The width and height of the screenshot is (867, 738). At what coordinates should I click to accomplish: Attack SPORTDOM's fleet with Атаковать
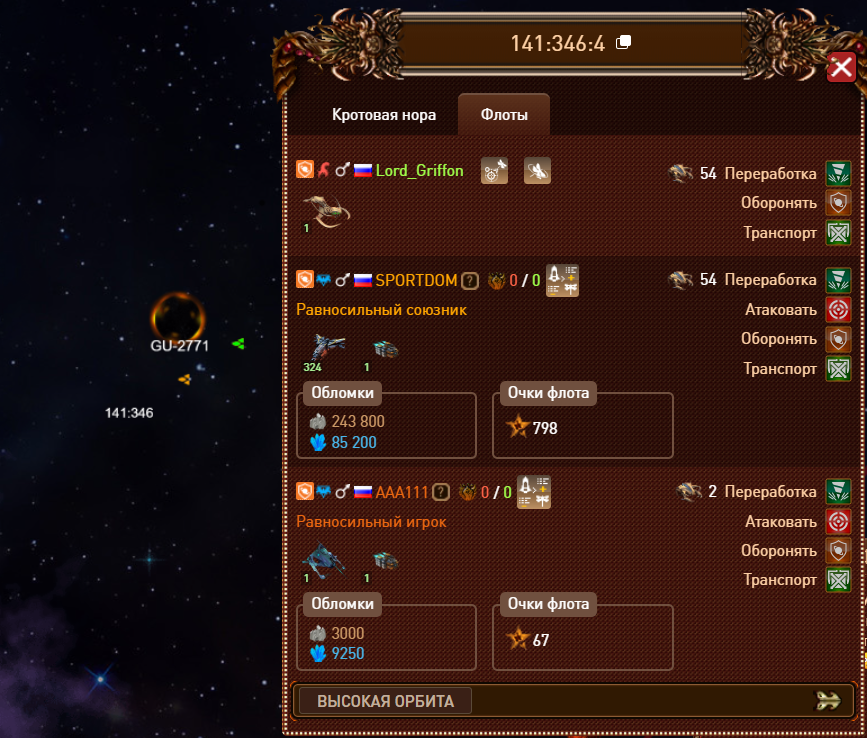point(837,310)
